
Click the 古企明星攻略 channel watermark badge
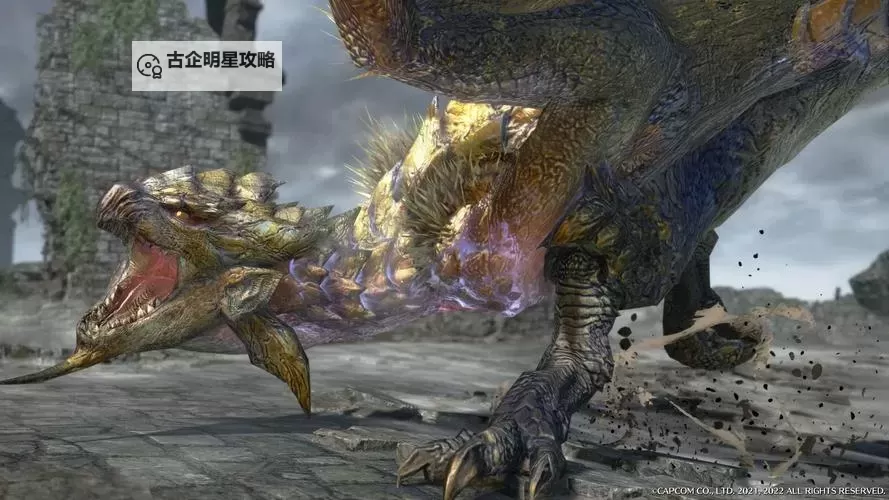coord(207,65)
